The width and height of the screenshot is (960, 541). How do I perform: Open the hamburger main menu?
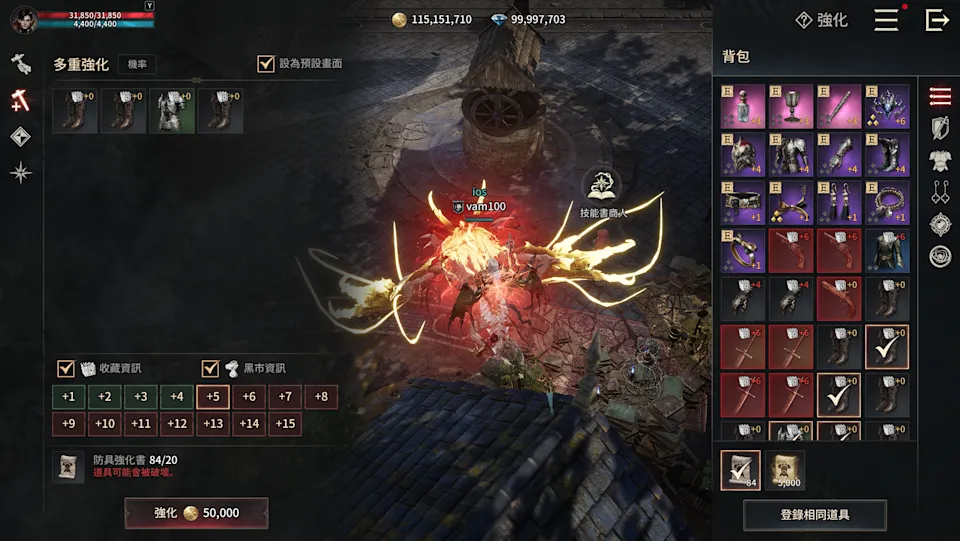click(886, 20)
